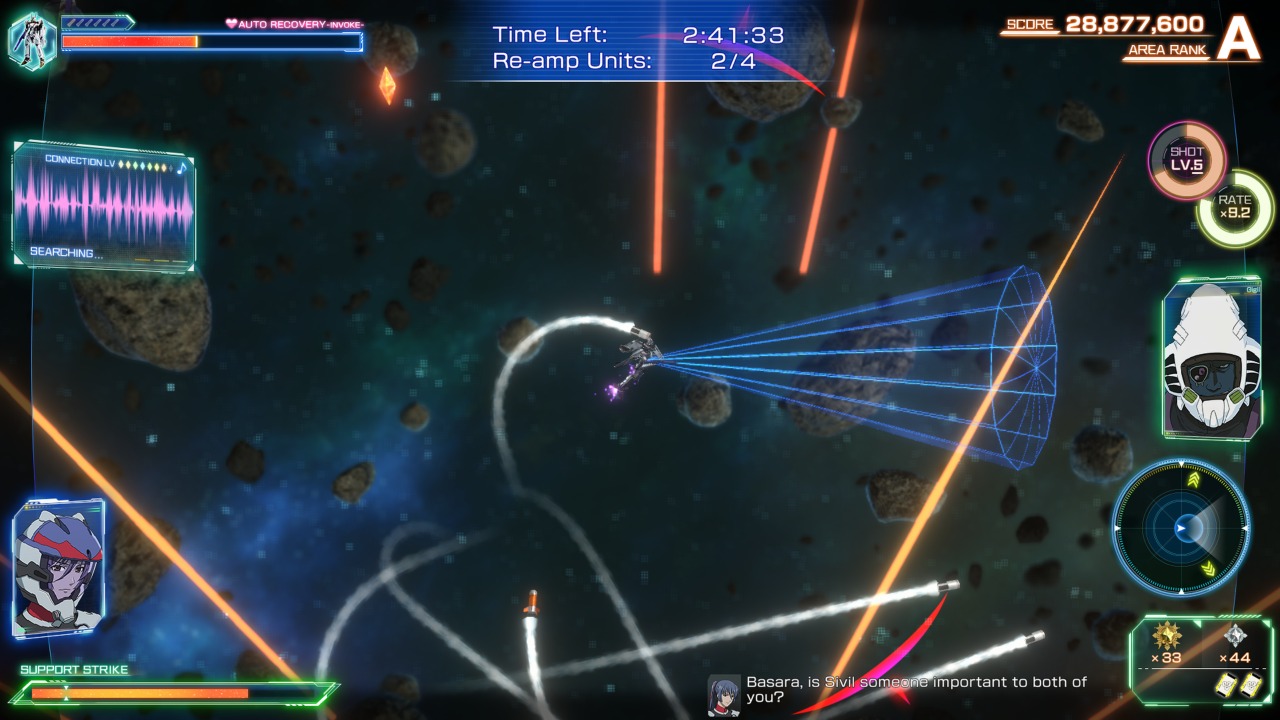Click the Connection LV sound wave panel
Viewport: 1280px width, 720px height.
tap(104, 206)
